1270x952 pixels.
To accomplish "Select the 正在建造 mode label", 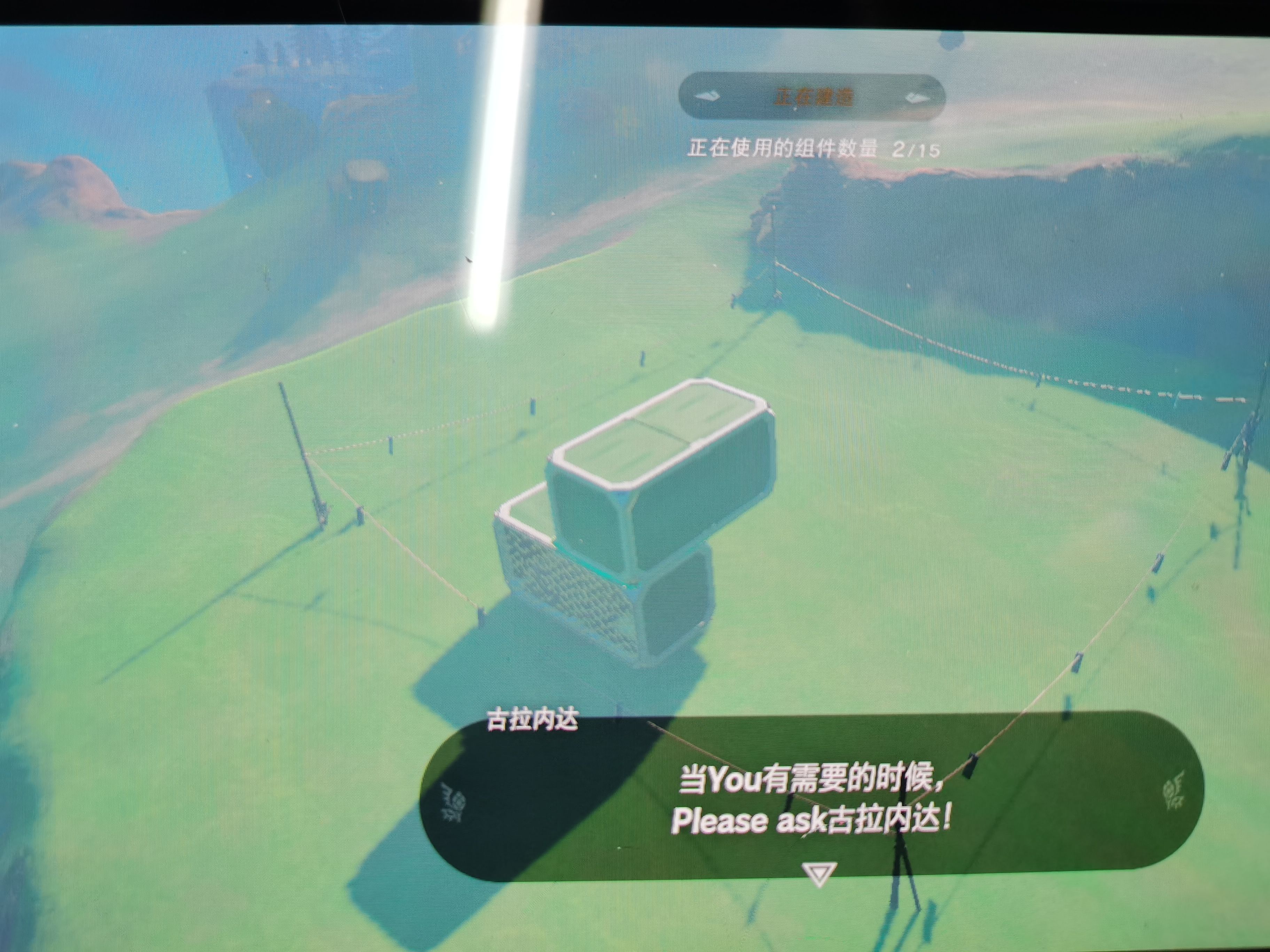I will tap(813, 97).
